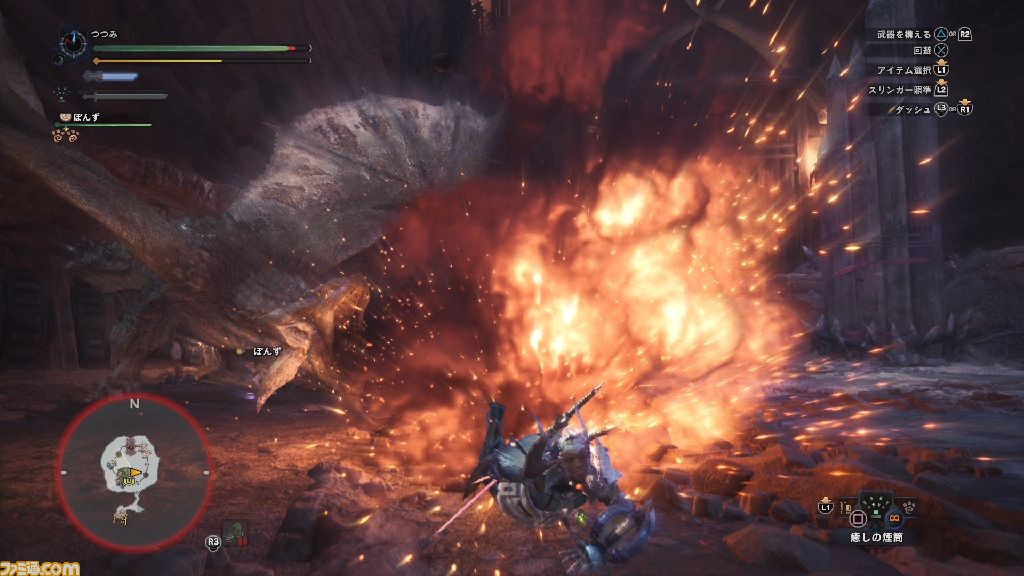1024x576 pixels.
Task: Click the yellow player arrow on the minimap
Action: click(x=134, y=473)
